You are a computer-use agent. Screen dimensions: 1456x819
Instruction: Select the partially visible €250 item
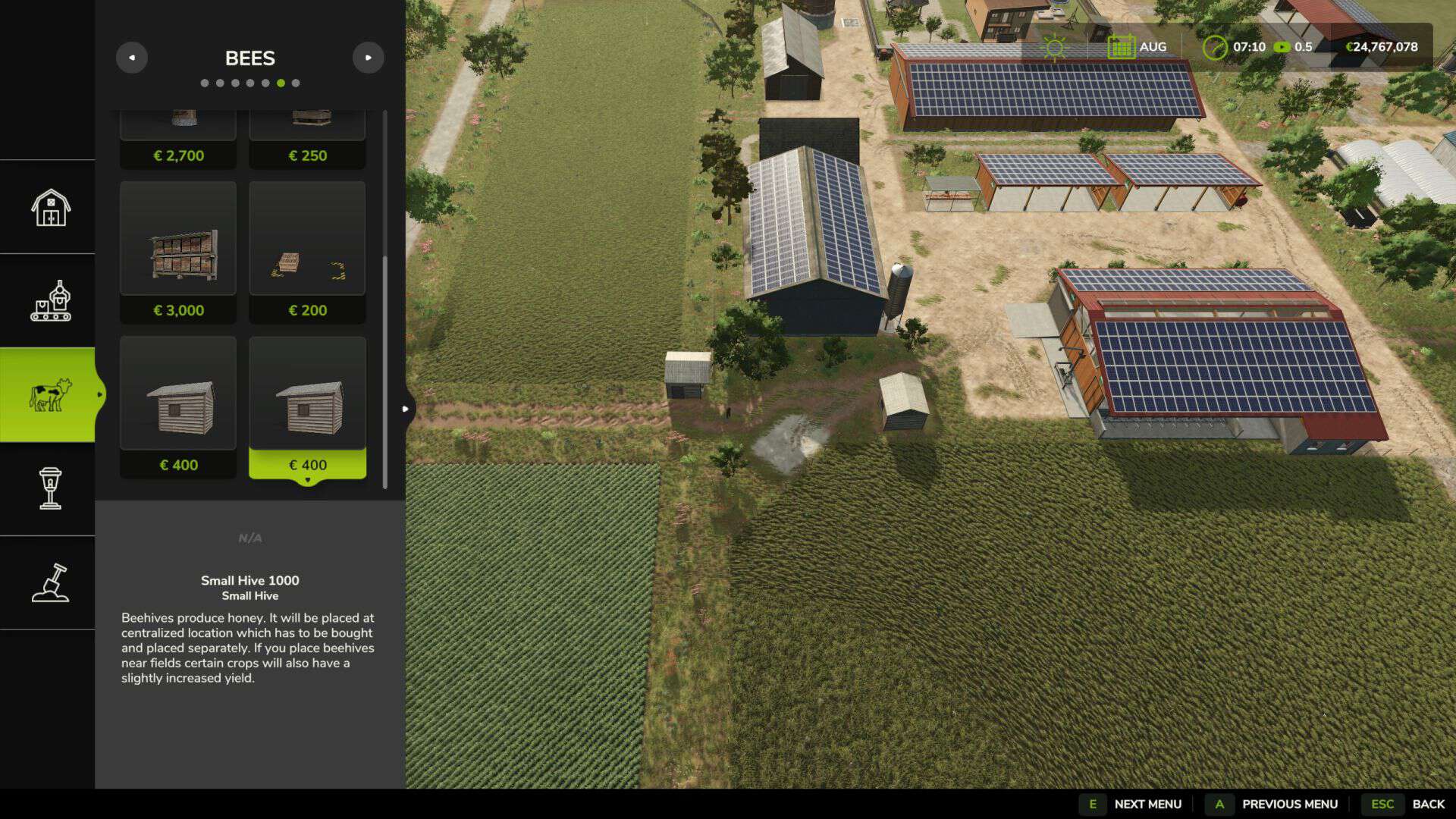(x=307, y=140)
